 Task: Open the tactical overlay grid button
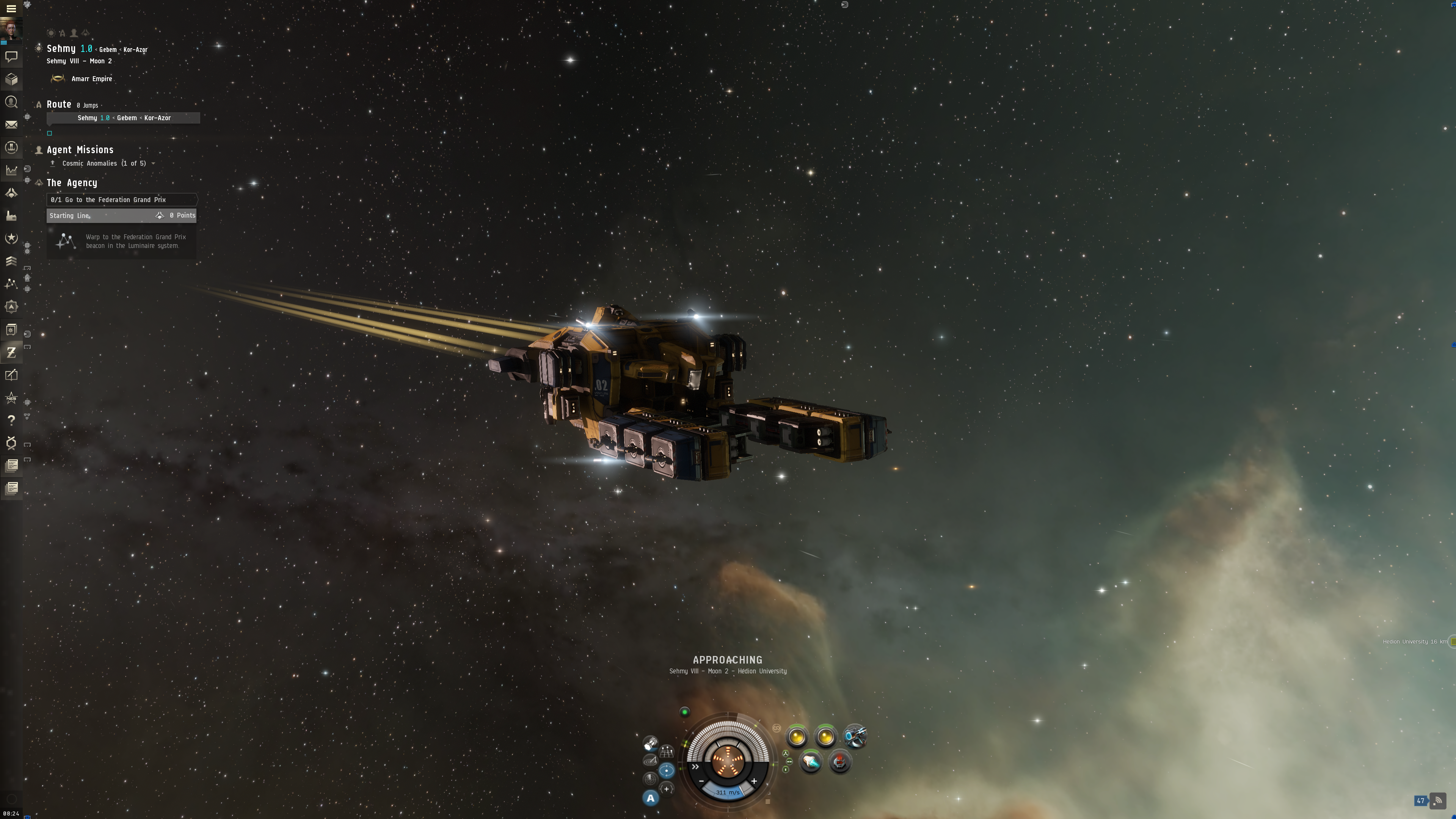(x=667, y=752)
